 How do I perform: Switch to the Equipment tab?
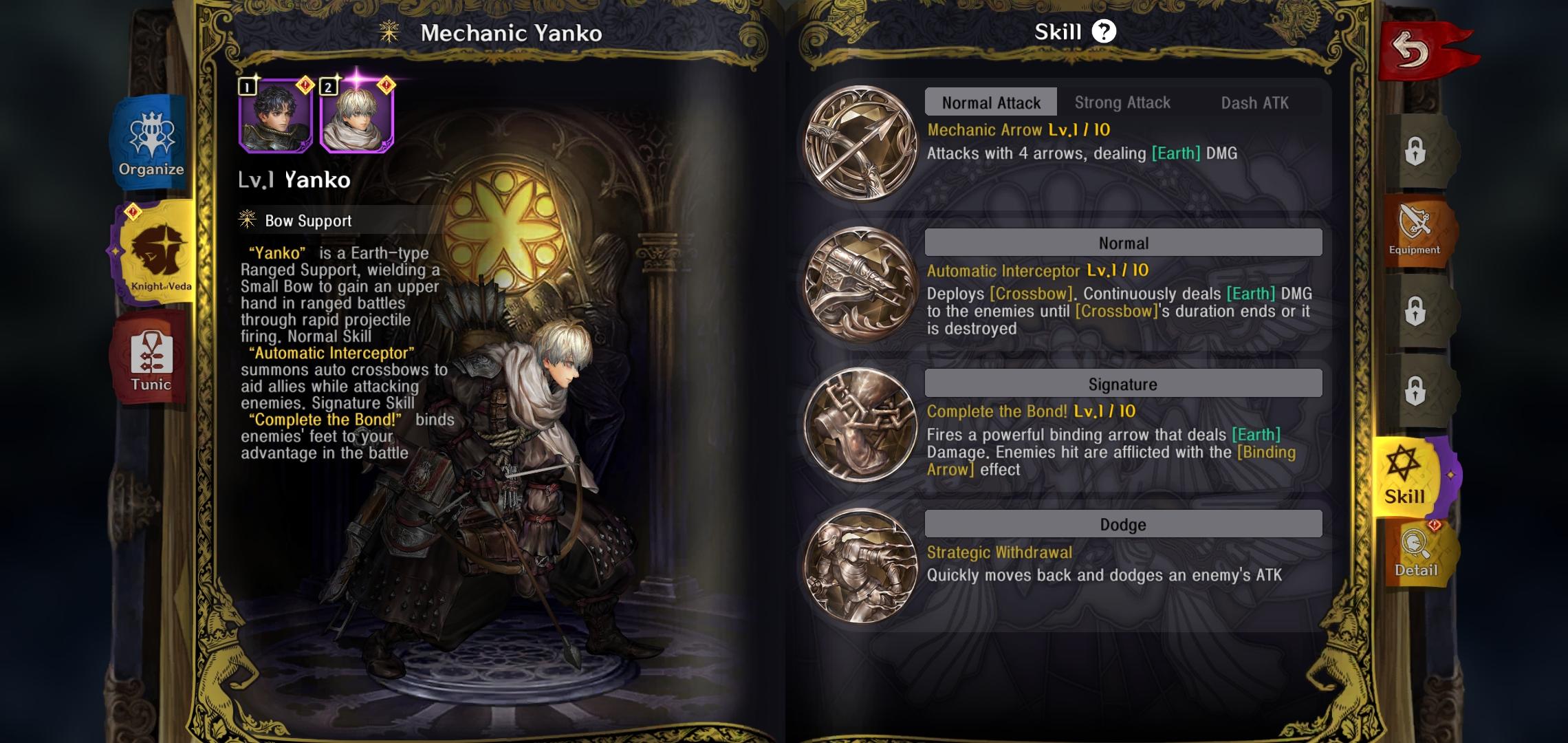click(1415, 231)
